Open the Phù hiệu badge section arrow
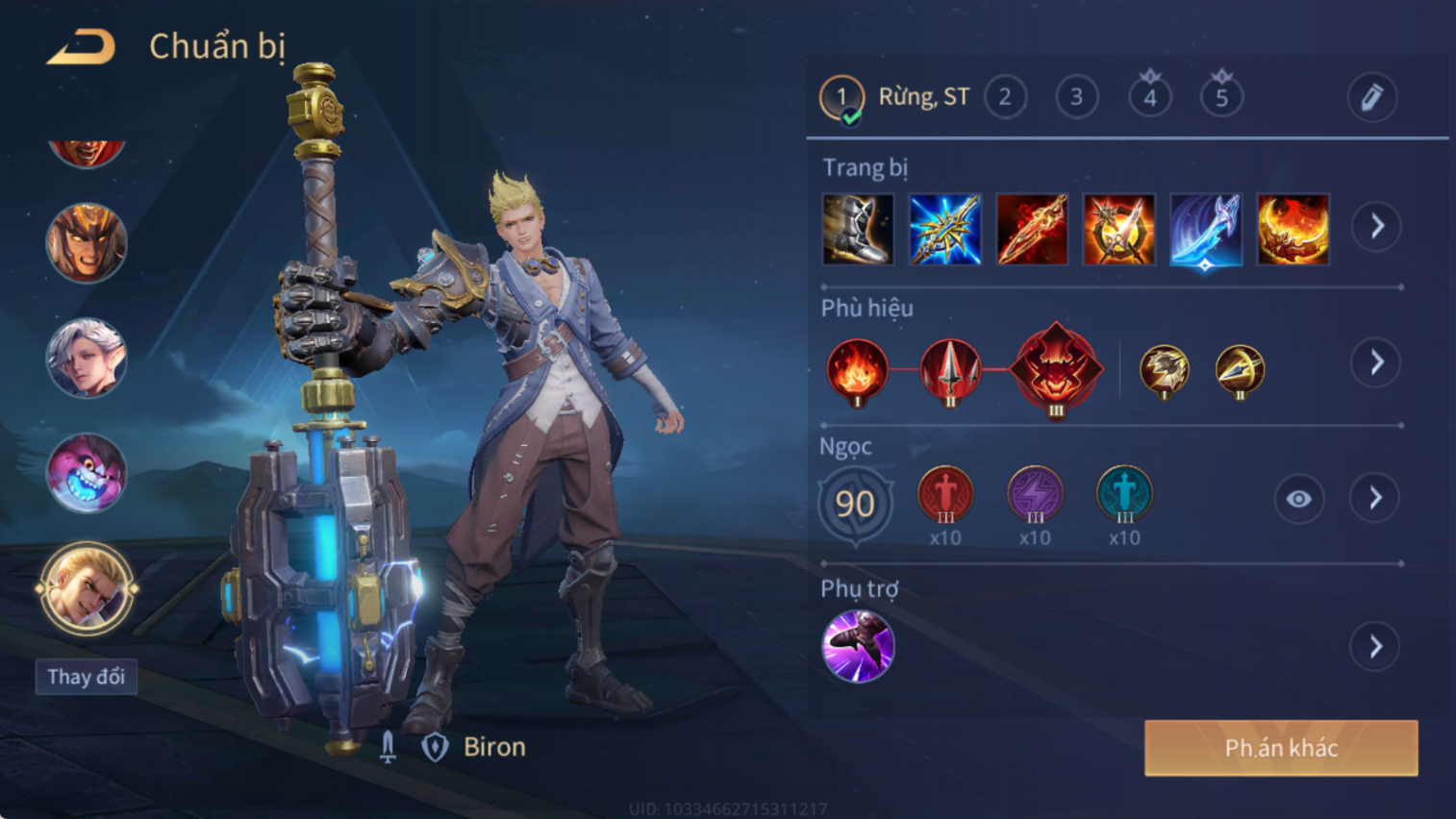This screenshot has width=1456, height=819. [1376, 362]
